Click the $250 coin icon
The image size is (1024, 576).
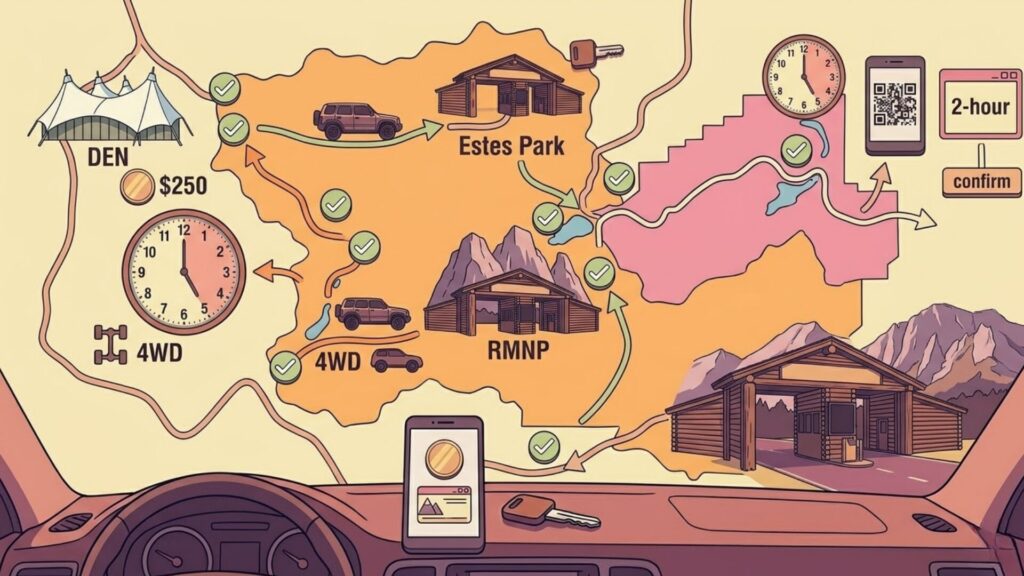[x=135, y=185]
